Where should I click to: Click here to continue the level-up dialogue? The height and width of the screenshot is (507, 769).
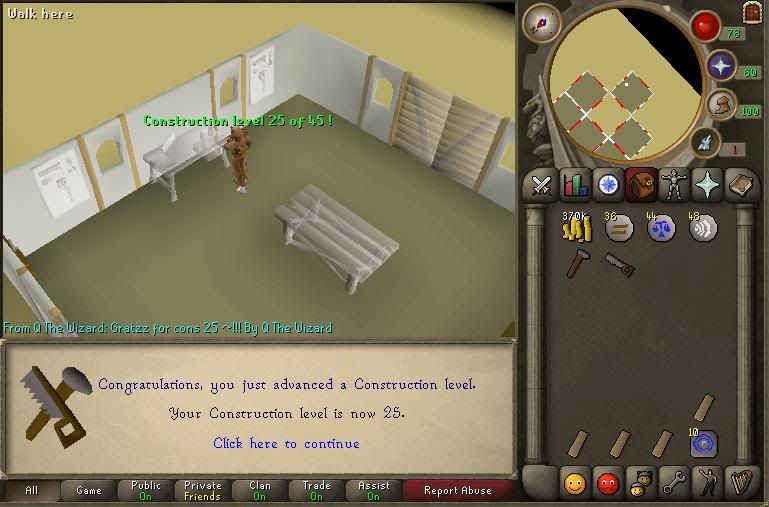click(286, 443)
